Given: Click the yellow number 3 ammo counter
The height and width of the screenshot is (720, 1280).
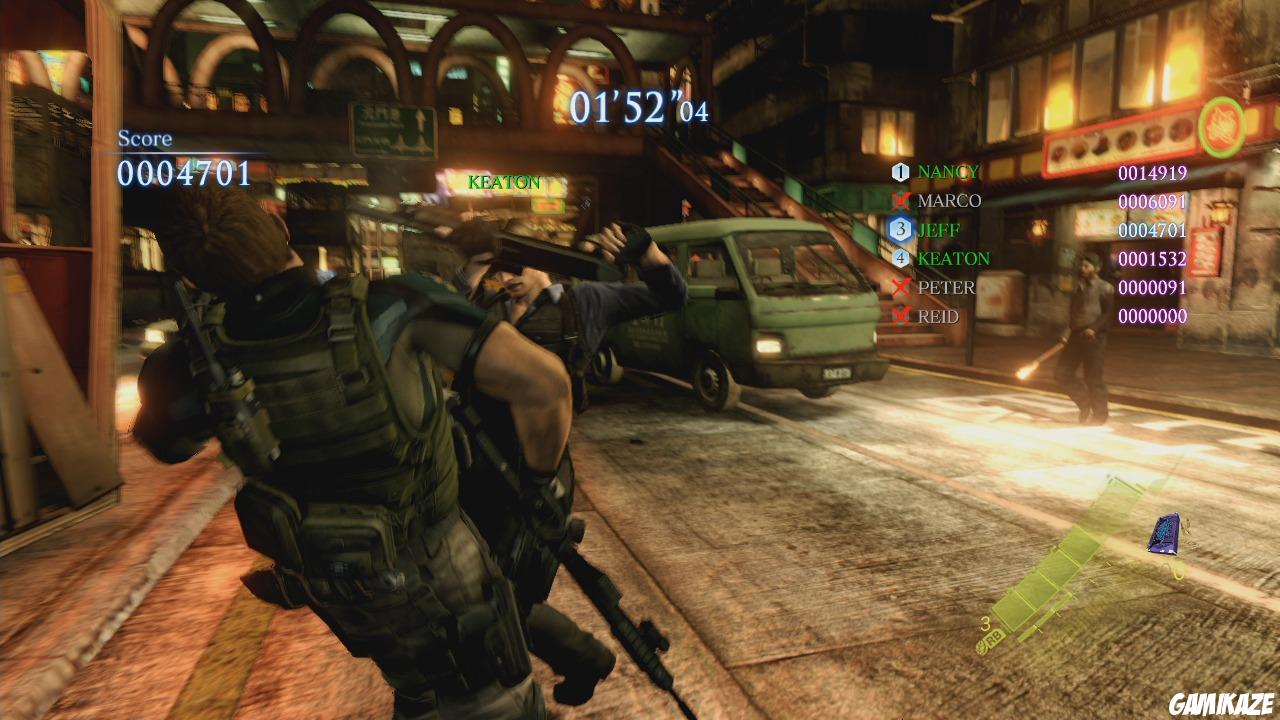Looking at the screenshot, I should point(985,624).
